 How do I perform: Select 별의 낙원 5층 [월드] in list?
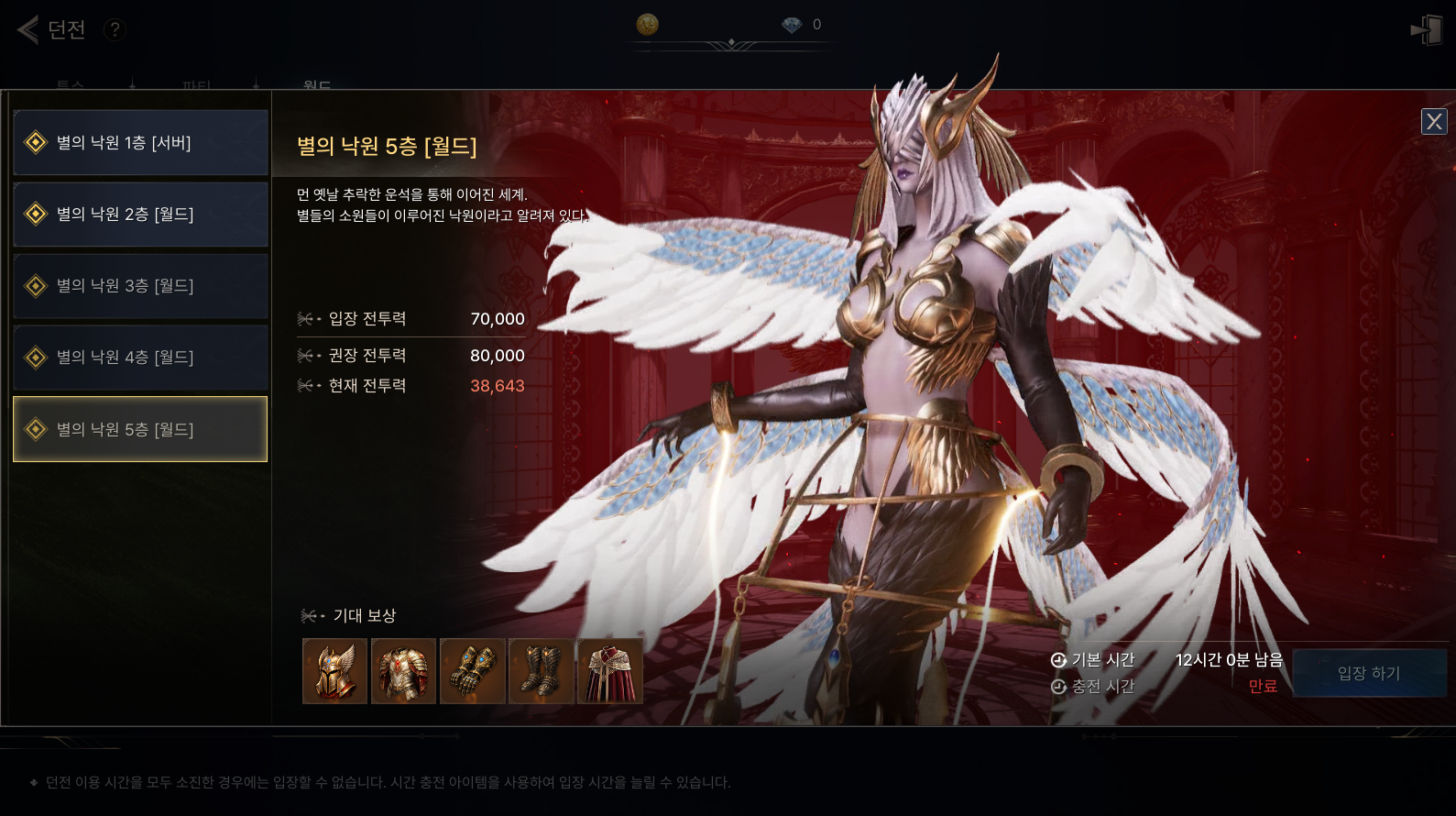tap(140, 429)
